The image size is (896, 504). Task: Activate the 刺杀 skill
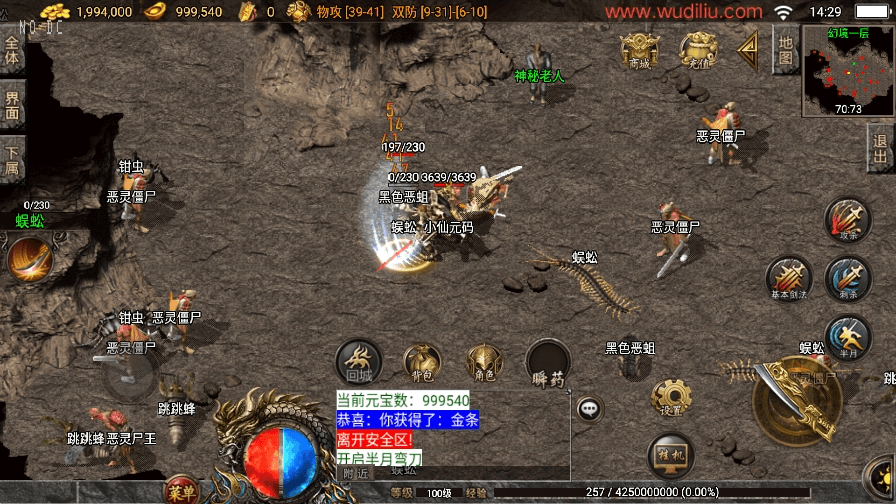tap(848, 277)
